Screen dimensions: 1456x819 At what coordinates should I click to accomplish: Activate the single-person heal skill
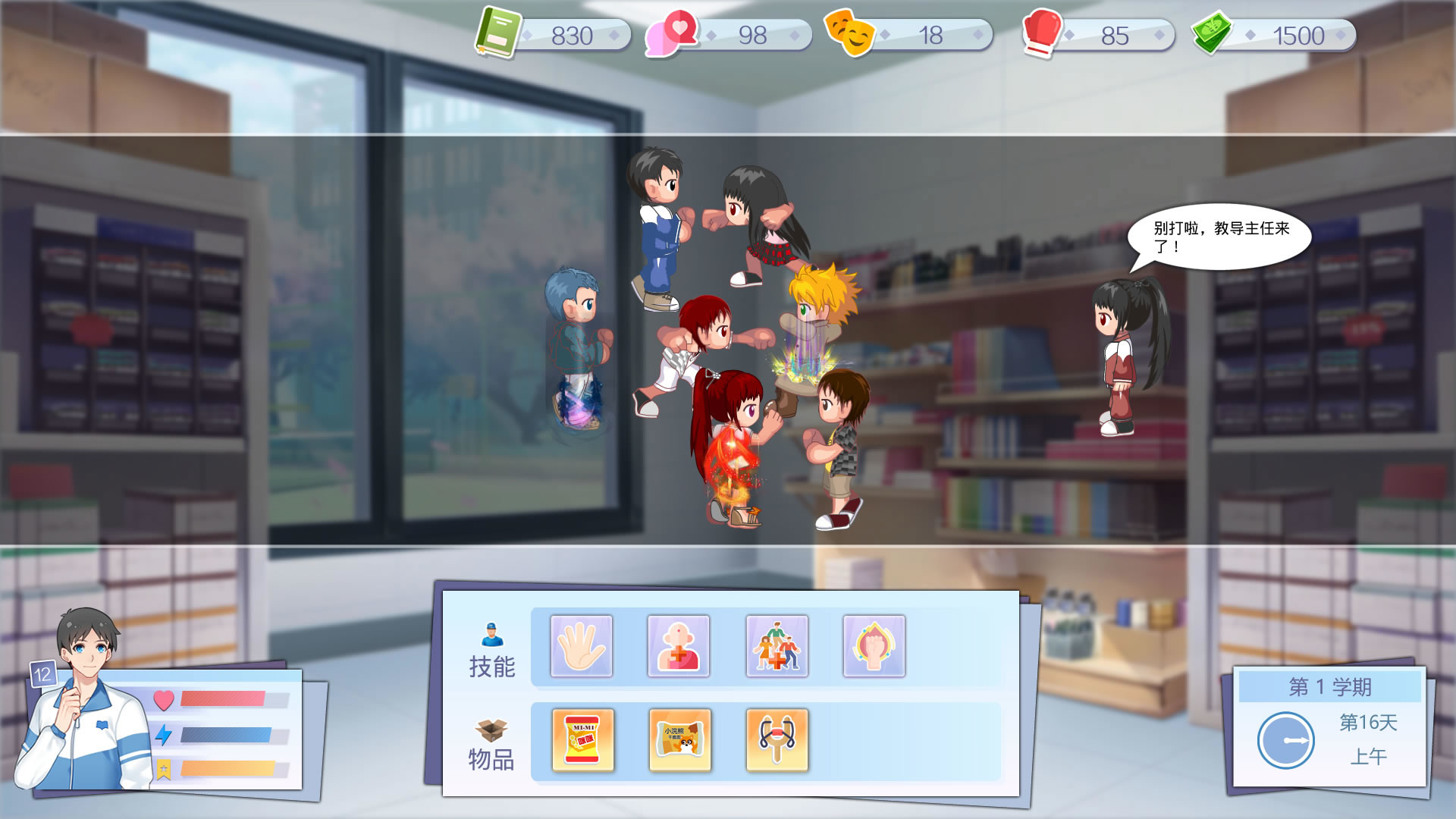pyautogui.click(x=679, y=646)
